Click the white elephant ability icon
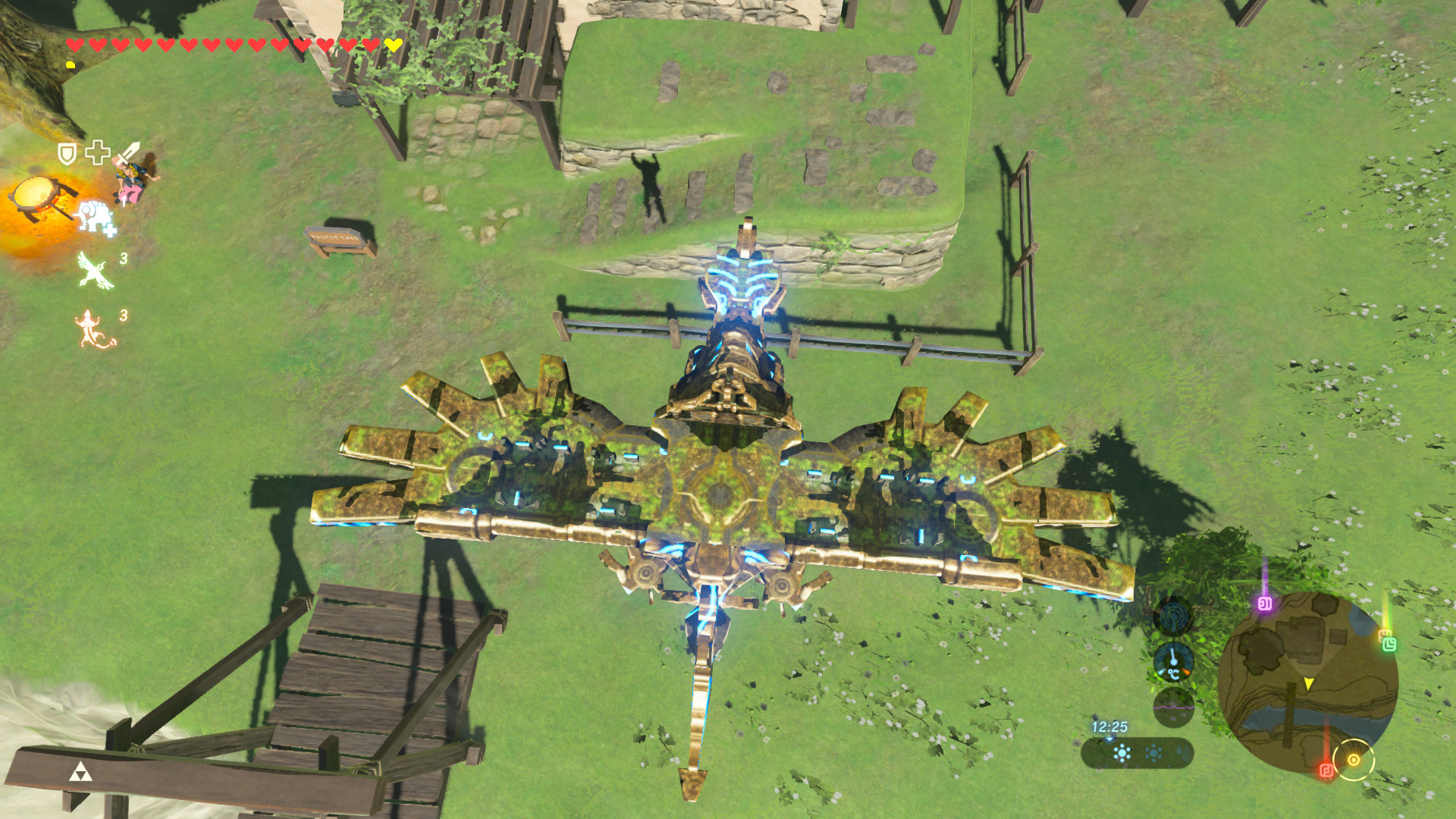 pos(95,218)
